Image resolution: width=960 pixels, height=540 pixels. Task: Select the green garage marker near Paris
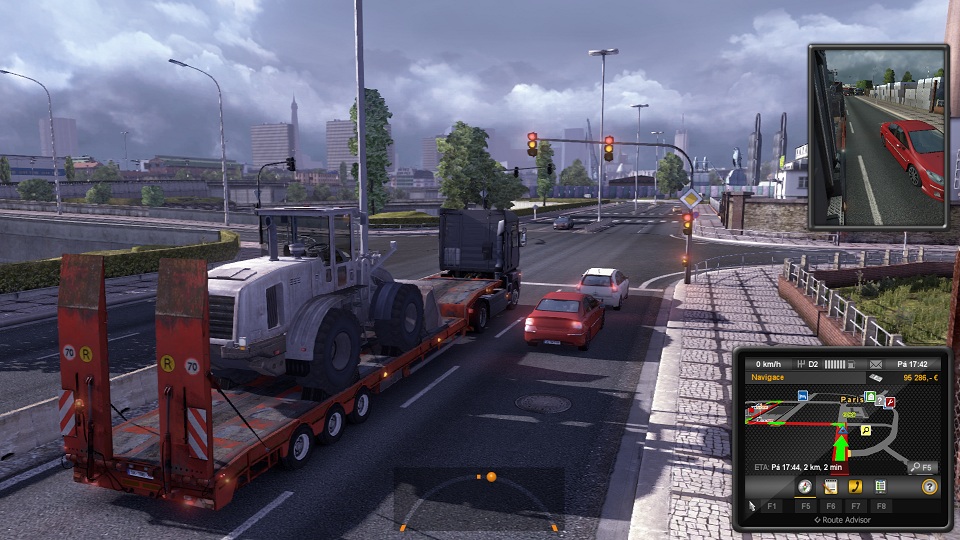[870, 397]
